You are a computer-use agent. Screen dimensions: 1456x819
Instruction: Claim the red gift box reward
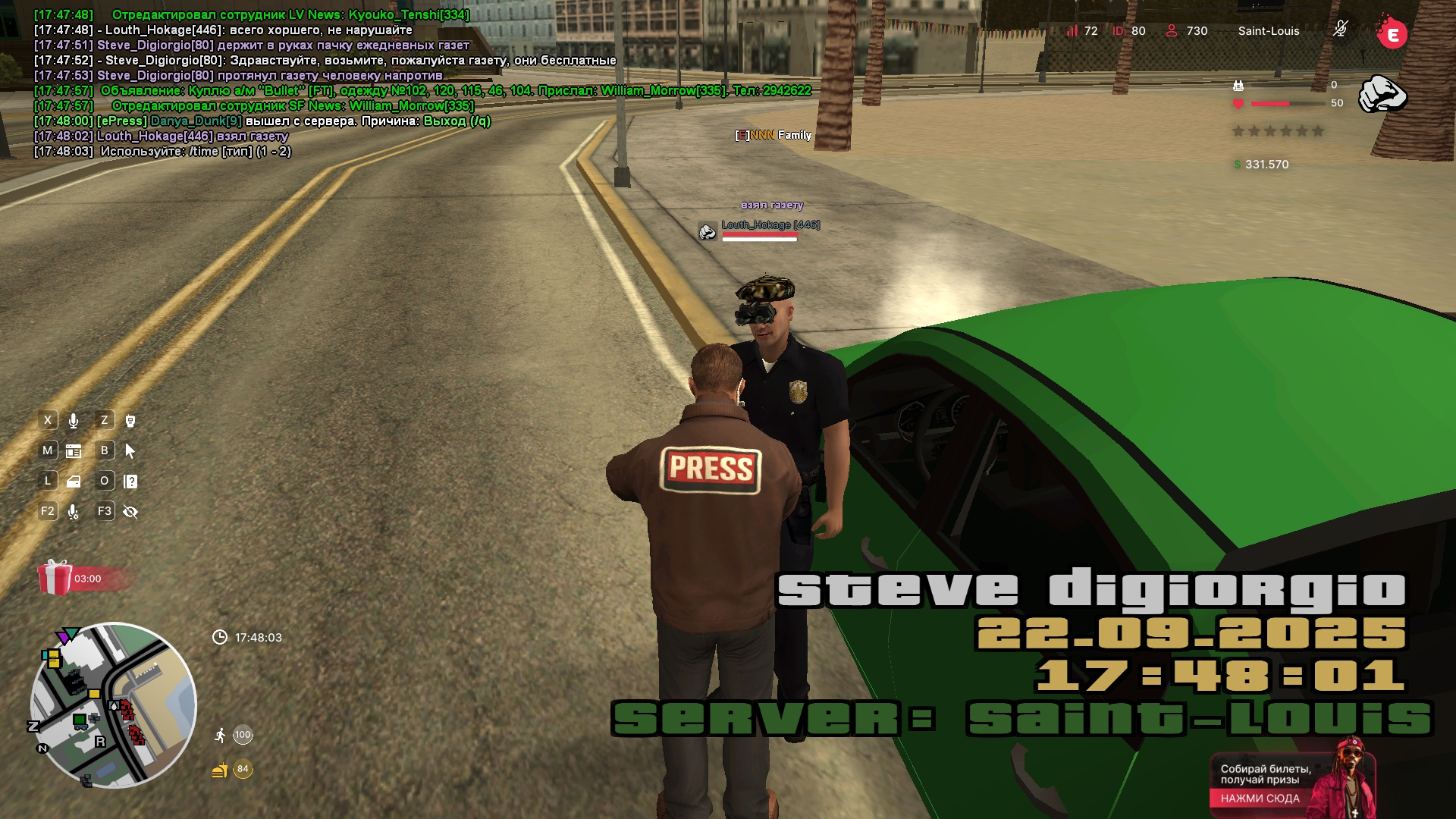(55, 578)
